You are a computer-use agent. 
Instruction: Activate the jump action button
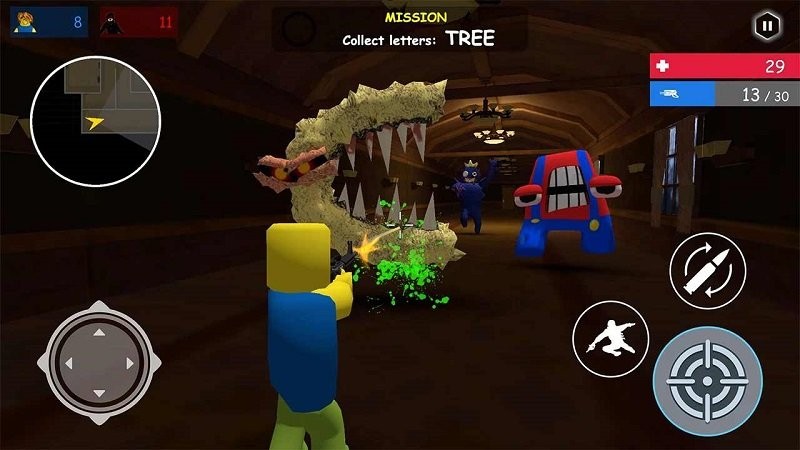coord(610,338)
